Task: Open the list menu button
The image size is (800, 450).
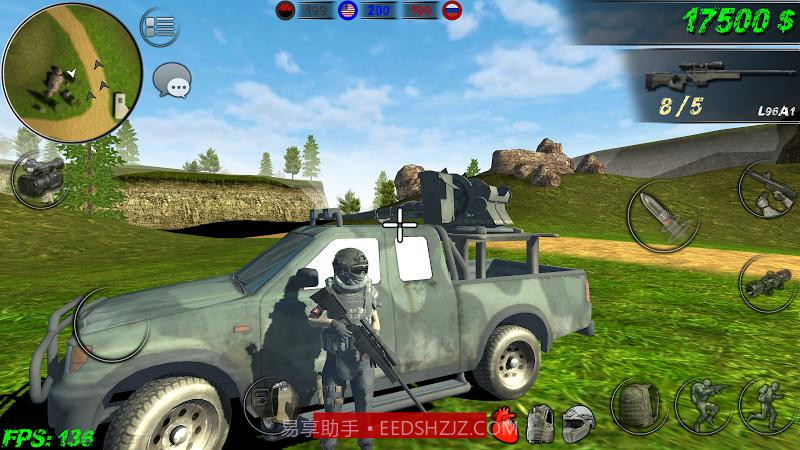Action: coord(159,26)
